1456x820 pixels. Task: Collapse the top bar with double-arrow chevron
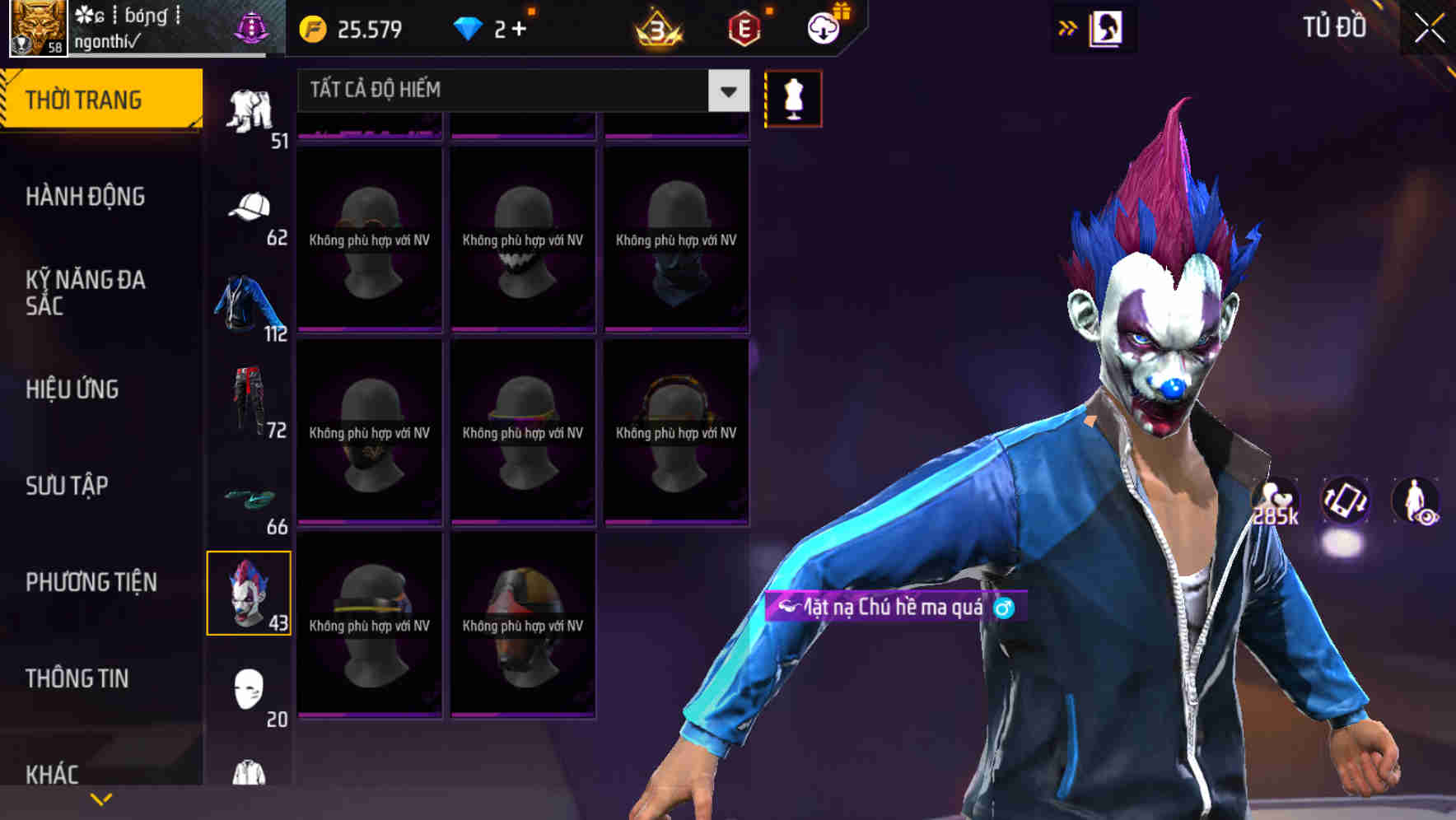coord(1067,27)
